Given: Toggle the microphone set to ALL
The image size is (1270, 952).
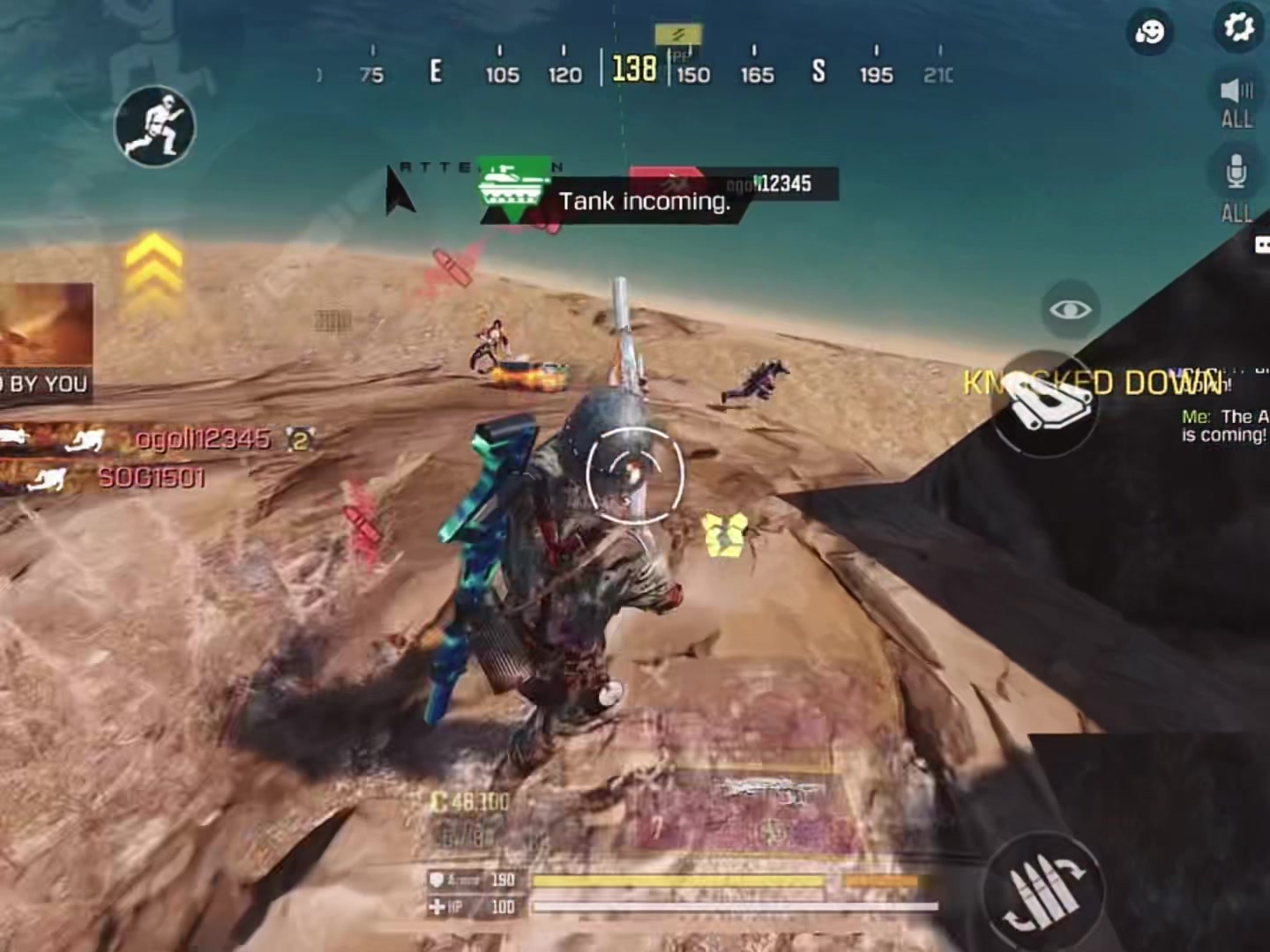Looking at the screenshot, I should click(x=1236, y=185).
